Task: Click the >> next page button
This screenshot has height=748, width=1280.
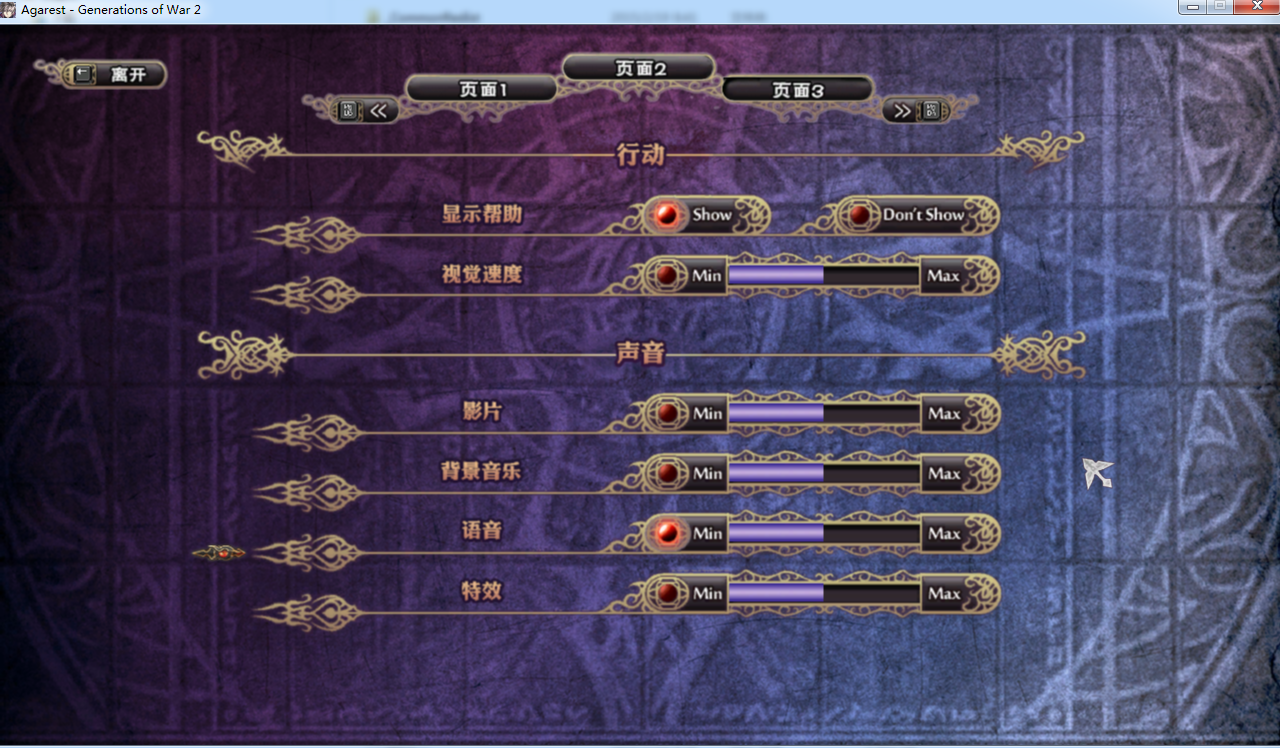Action: pyautogui.click(x=900, y=110)
